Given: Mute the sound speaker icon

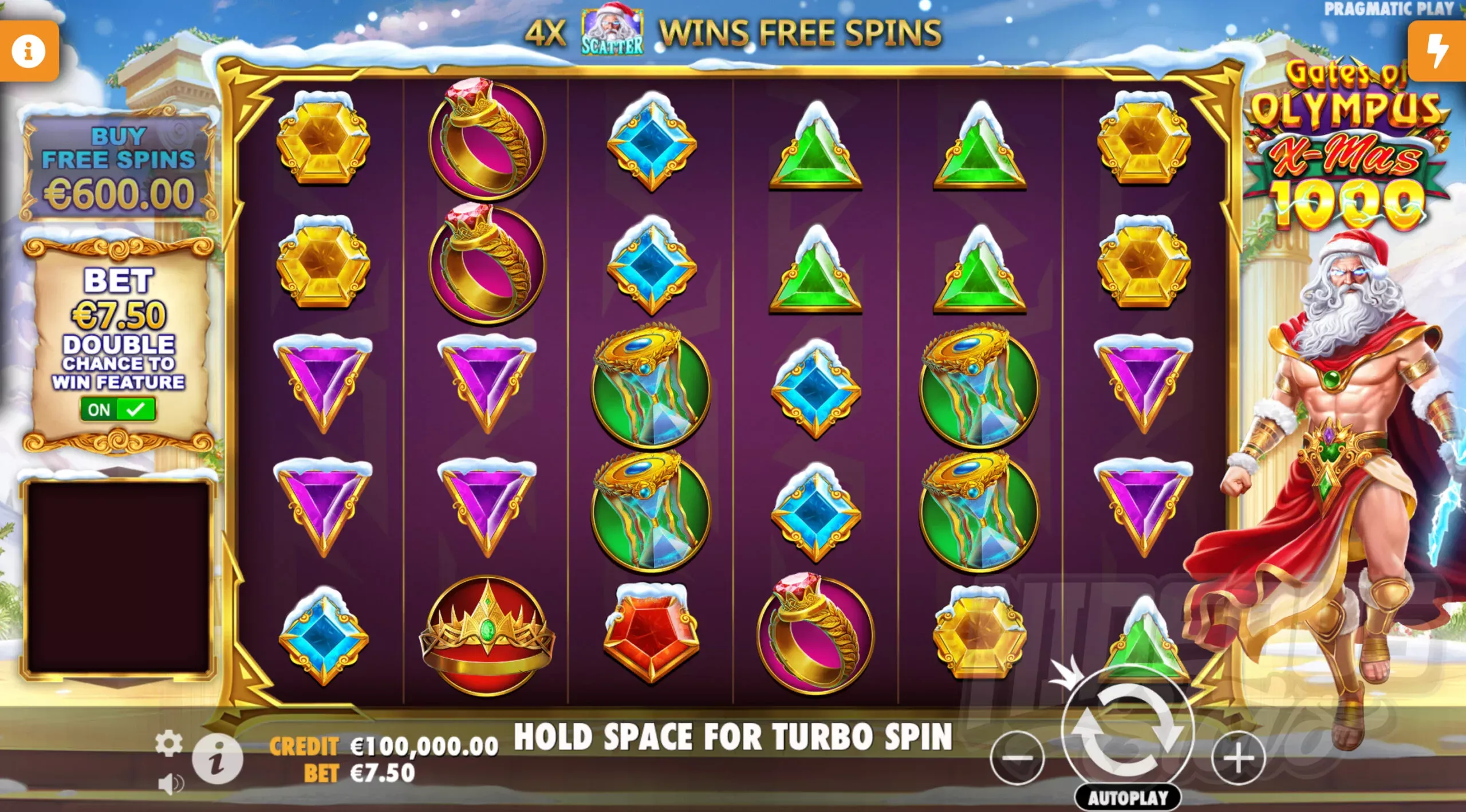Looking at the screenshot, I should pyautogui.click(x=170, y=784).
